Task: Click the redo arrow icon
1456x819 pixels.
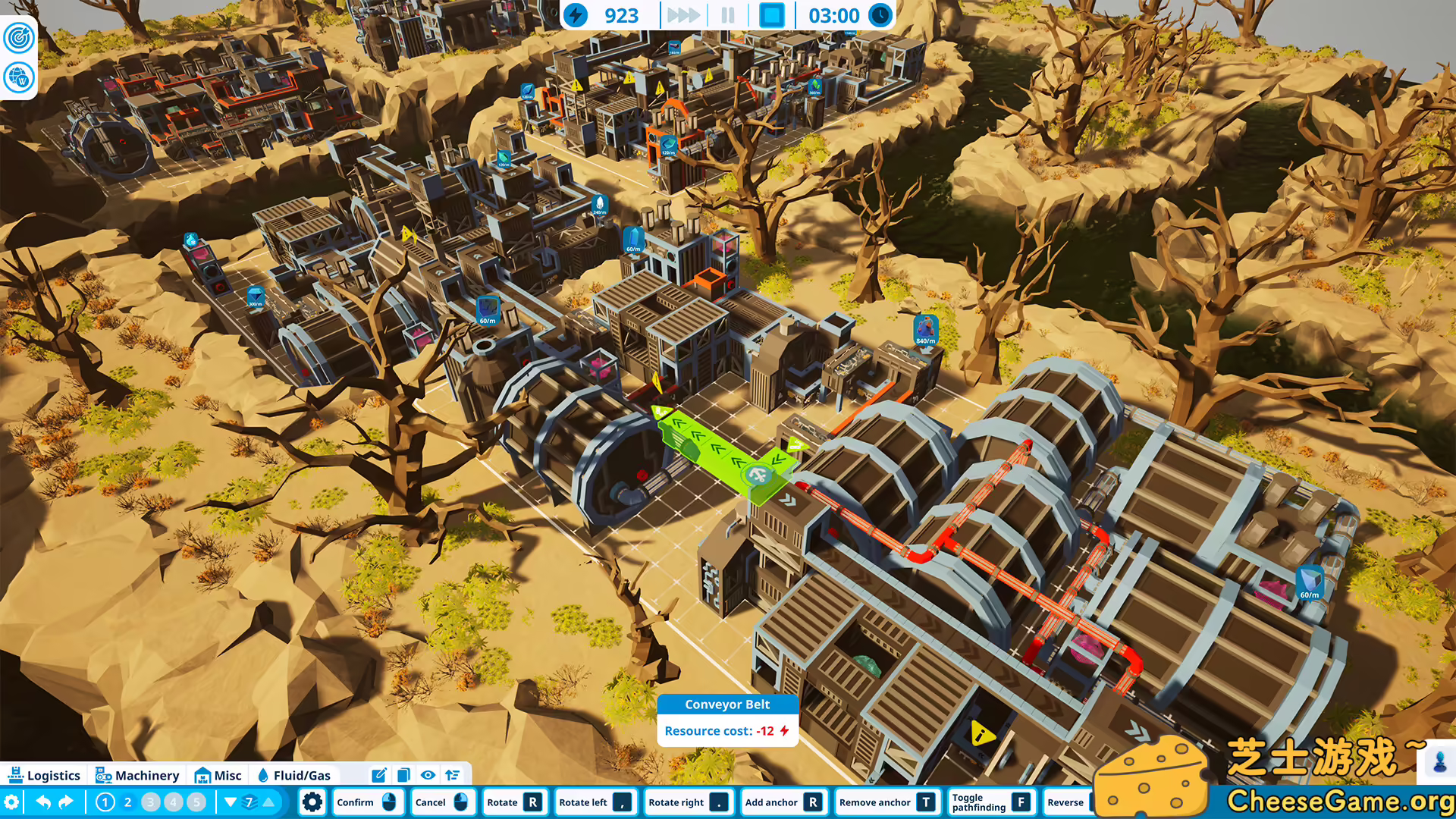Action: click(x=67, y=802)
